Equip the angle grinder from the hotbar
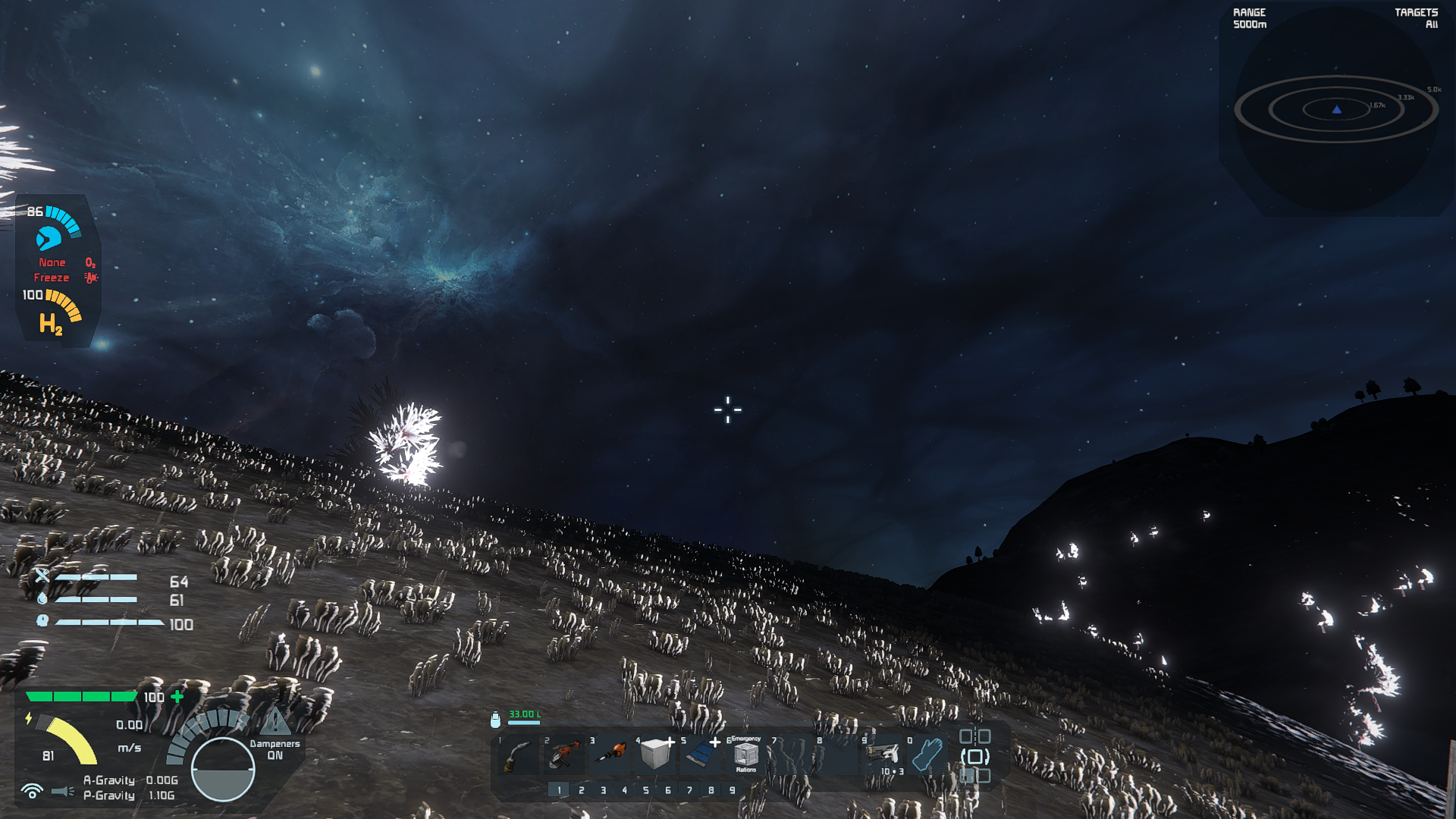 pyautogui.click(x=564, y=755)
